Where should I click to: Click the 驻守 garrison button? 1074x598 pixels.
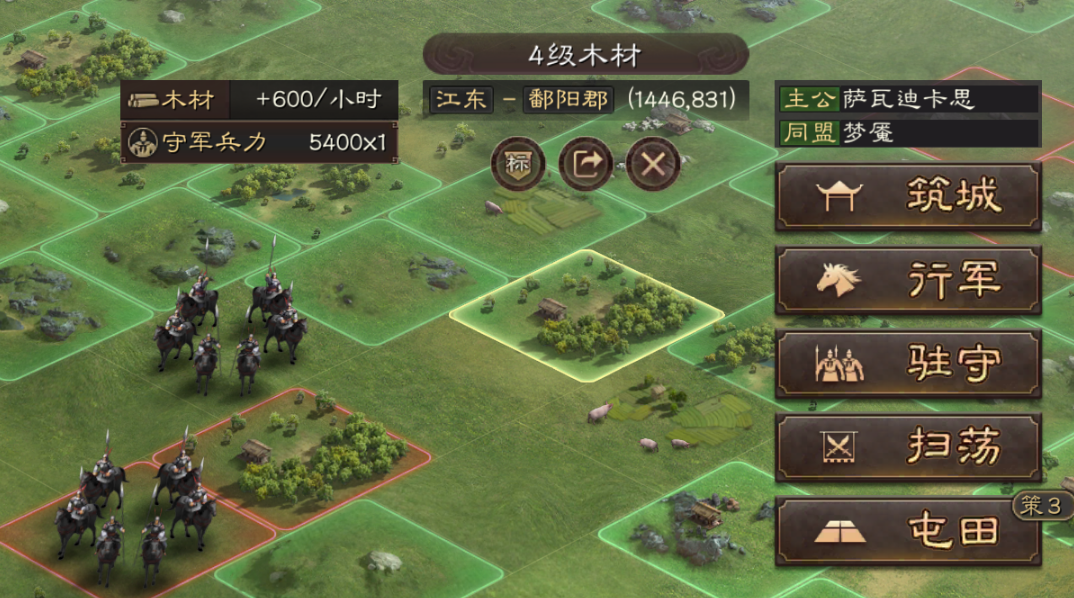pyautogui.click(x=908, y=364)
